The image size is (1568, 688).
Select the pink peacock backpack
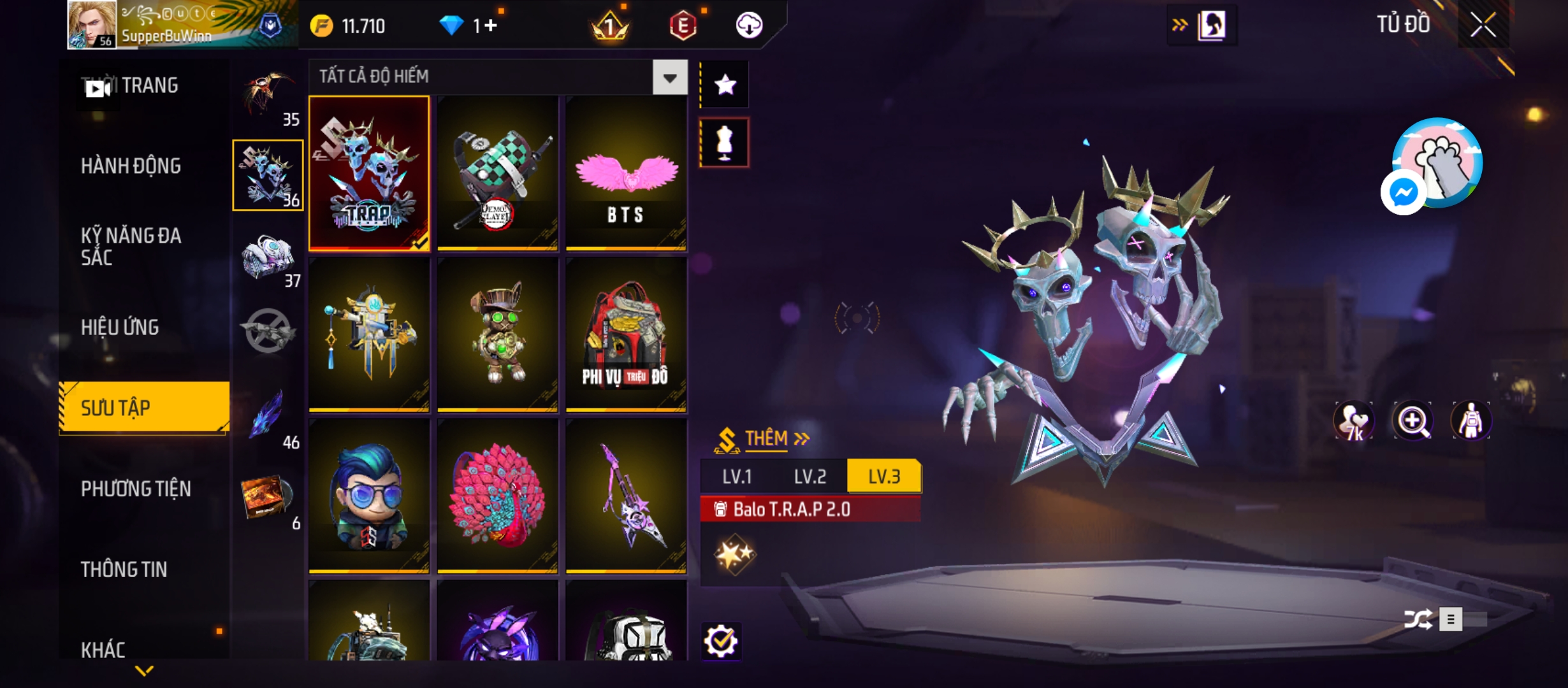point(498,496)
